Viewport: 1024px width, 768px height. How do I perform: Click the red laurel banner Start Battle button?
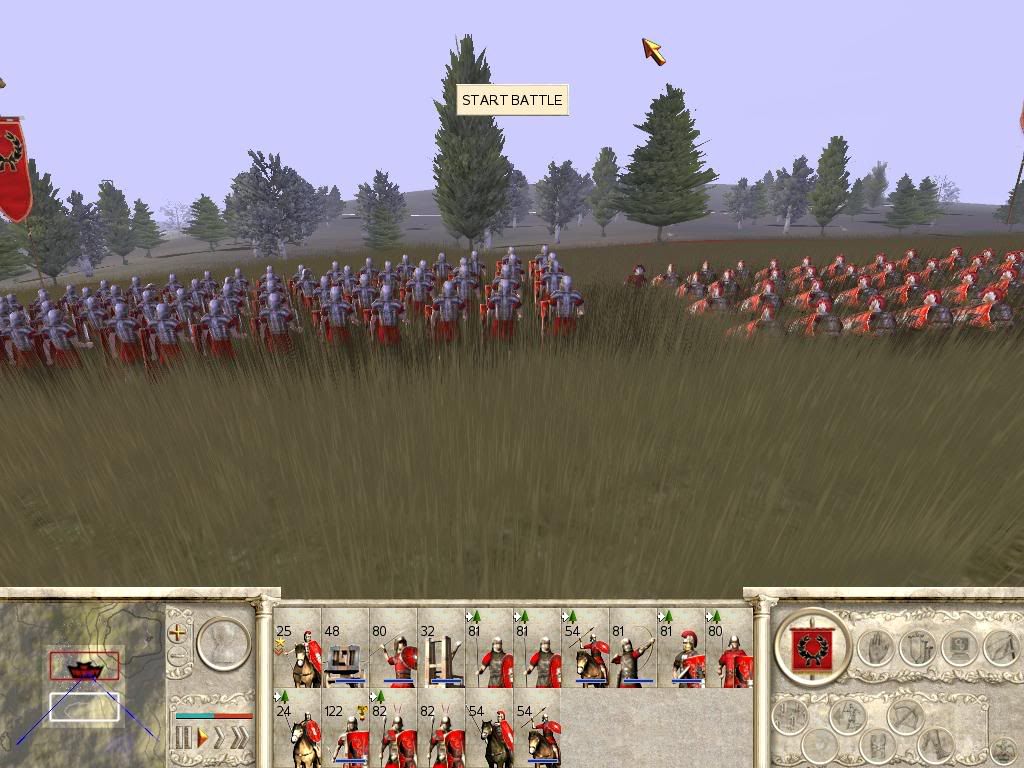point(811,648)
